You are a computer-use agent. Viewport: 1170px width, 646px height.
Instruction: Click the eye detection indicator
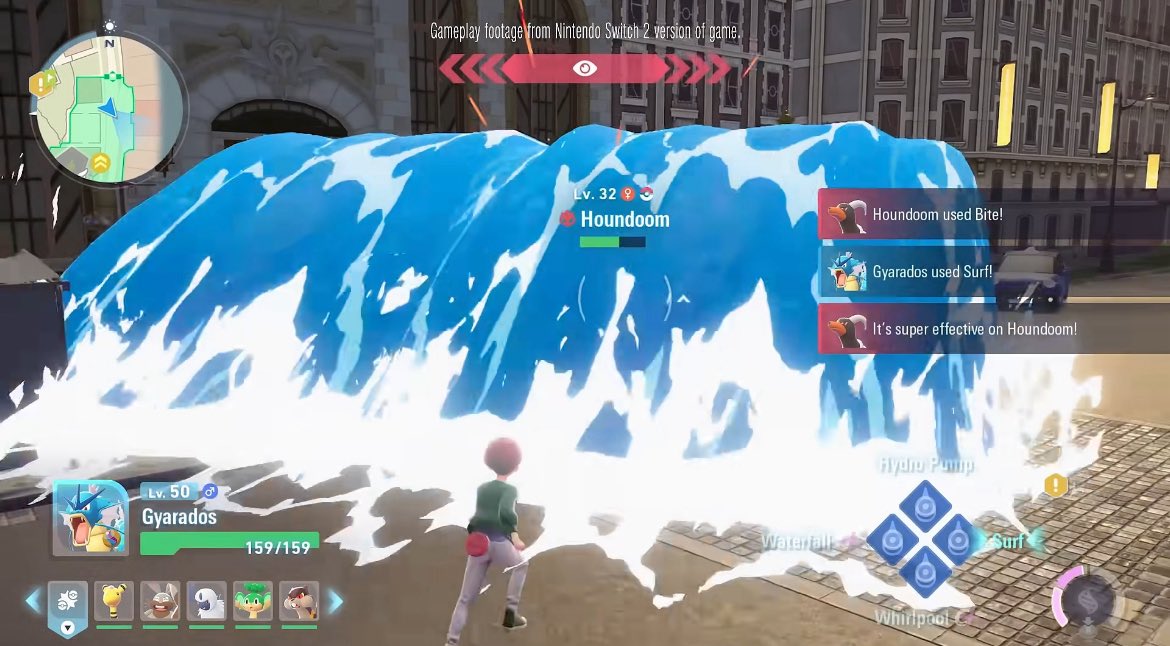pos(585,68)
